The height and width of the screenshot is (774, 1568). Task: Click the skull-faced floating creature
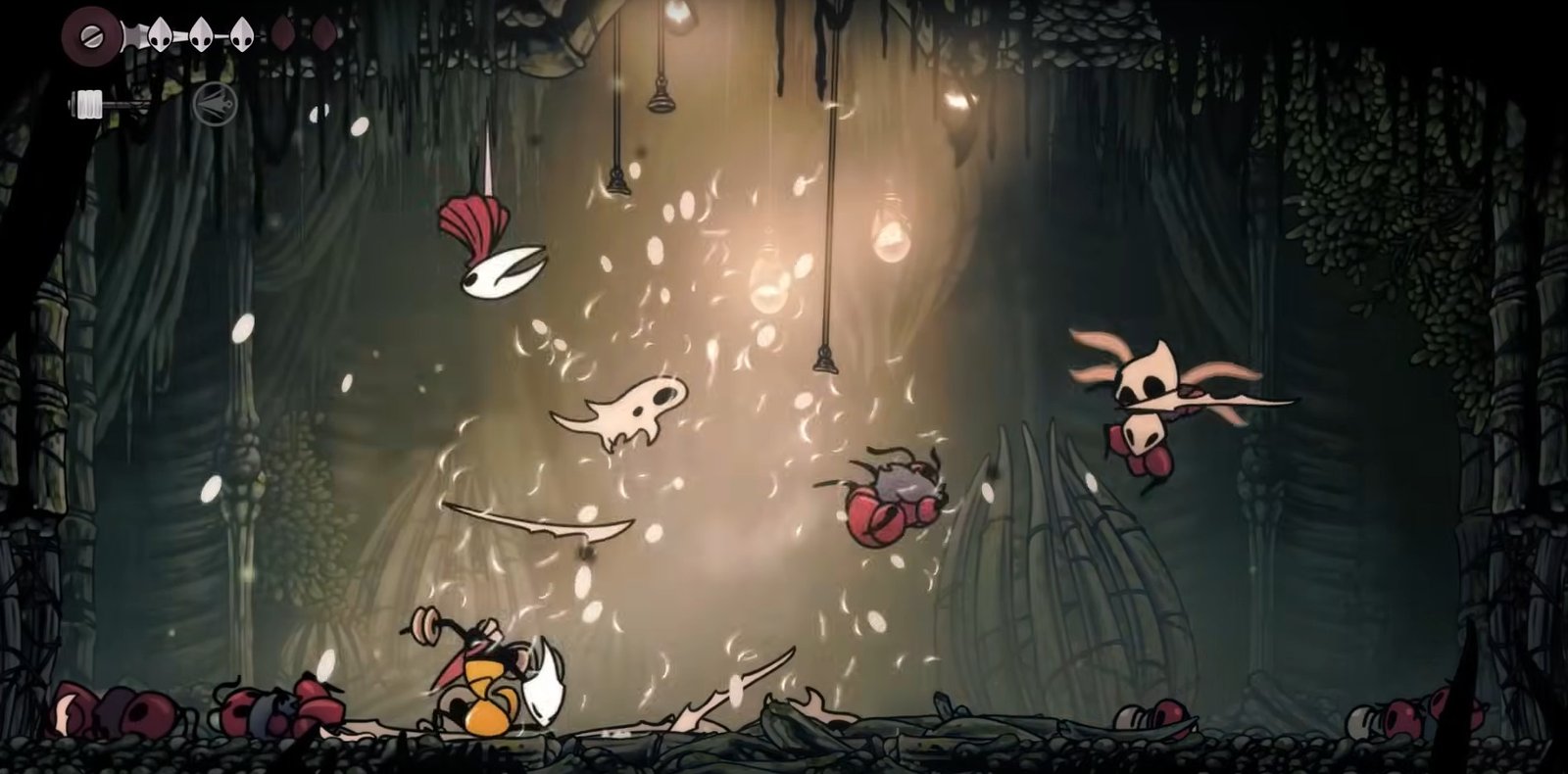click(637, 407)
